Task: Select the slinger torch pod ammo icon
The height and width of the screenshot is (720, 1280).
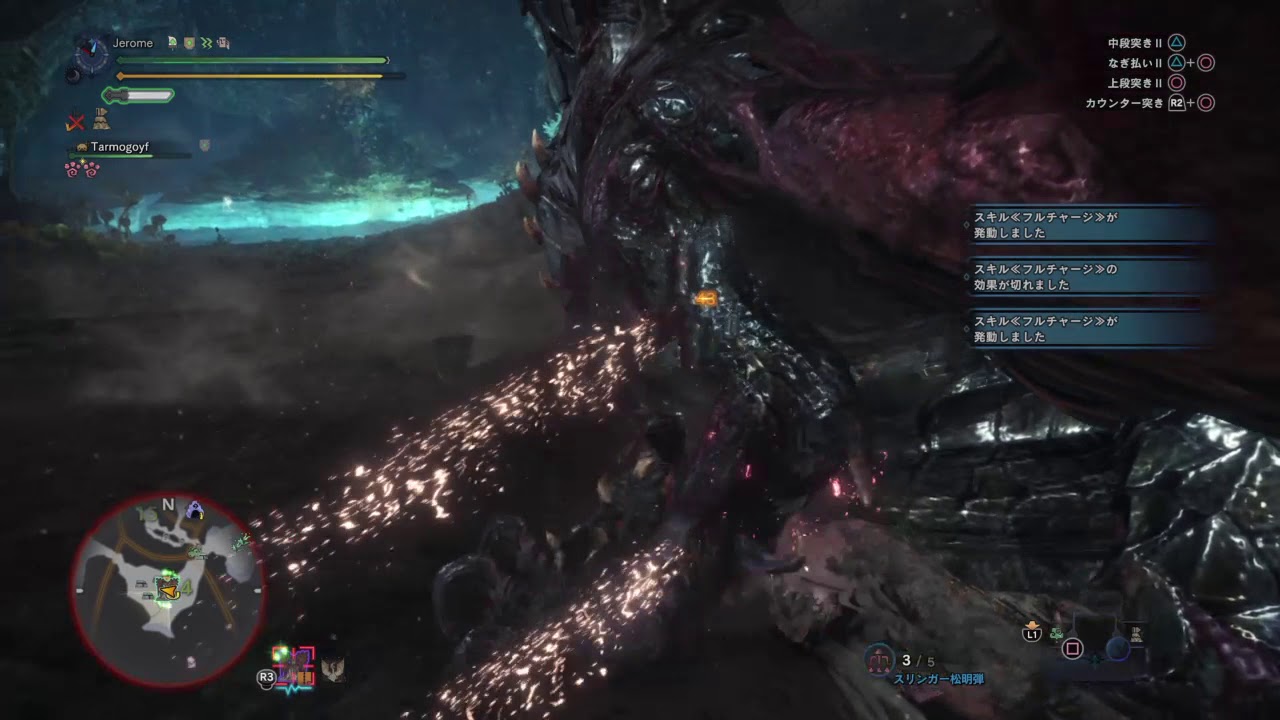Action: pos(882,658)
